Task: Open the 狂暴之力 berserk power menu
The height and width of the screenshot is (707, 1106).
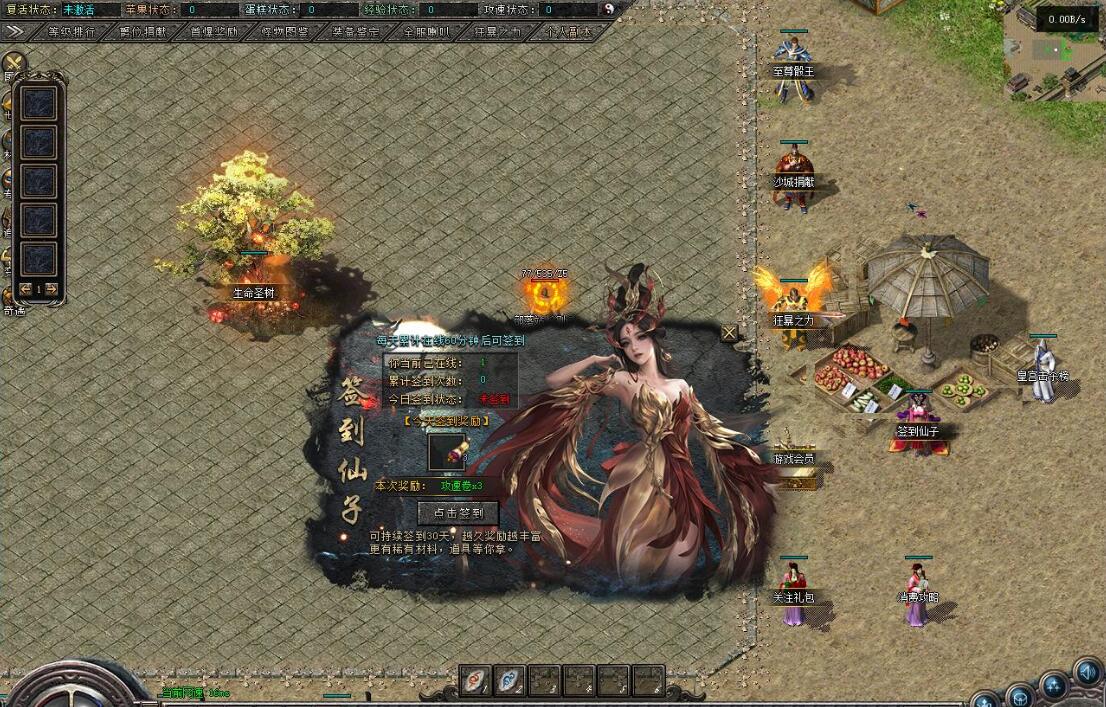Action: click(x=497, y=31)
